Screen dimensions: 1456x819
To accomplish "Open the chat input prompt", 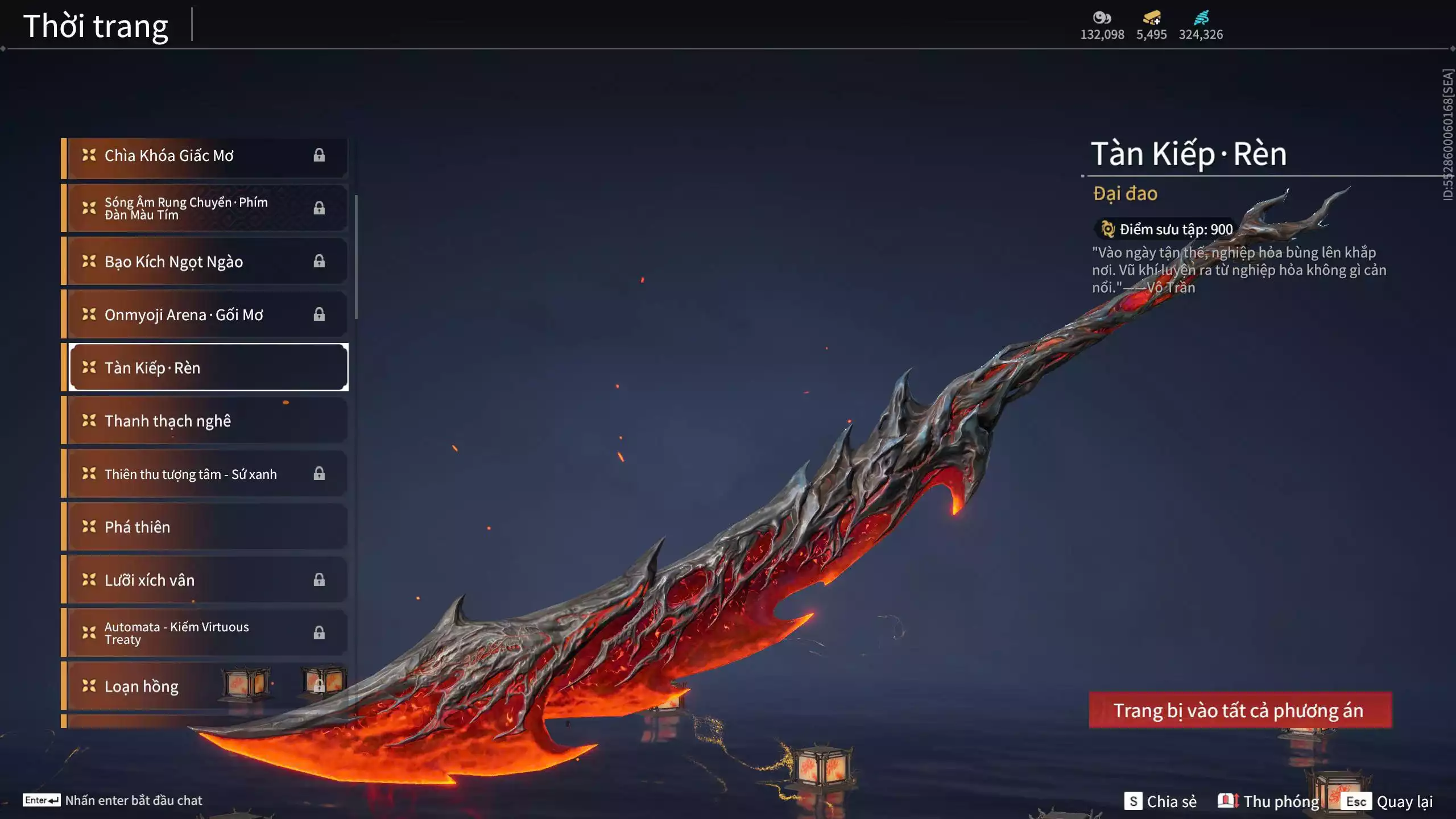I will 114,800.
